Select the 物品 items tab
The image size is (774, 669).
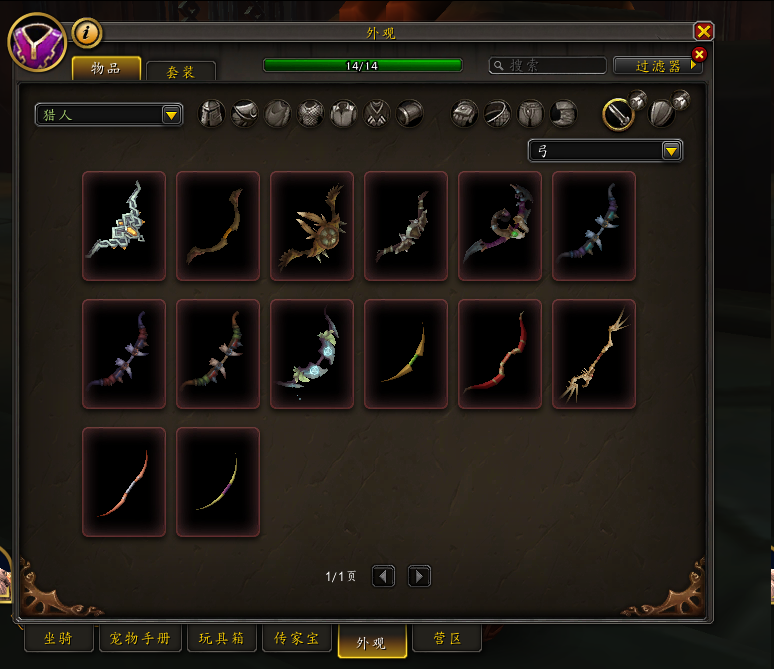(x=105, y=68)
